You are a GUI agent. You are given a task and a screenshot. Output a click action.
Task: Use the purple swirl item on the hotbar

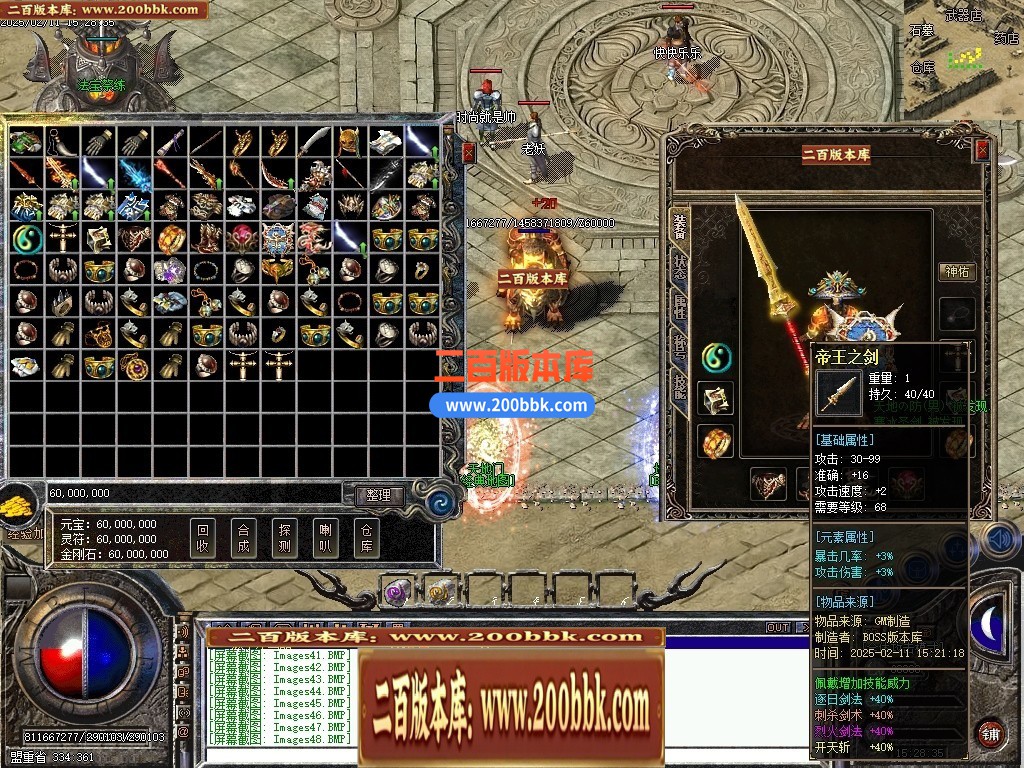tap(396, 593)
